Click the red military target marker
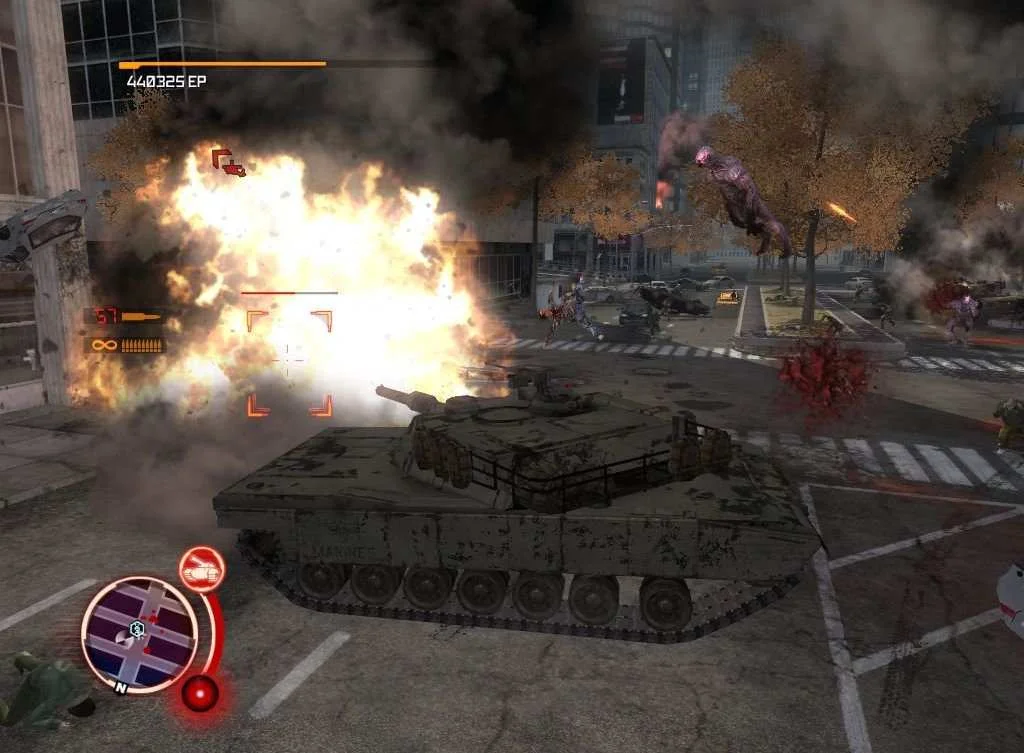1024x753 pixels. 228,162
